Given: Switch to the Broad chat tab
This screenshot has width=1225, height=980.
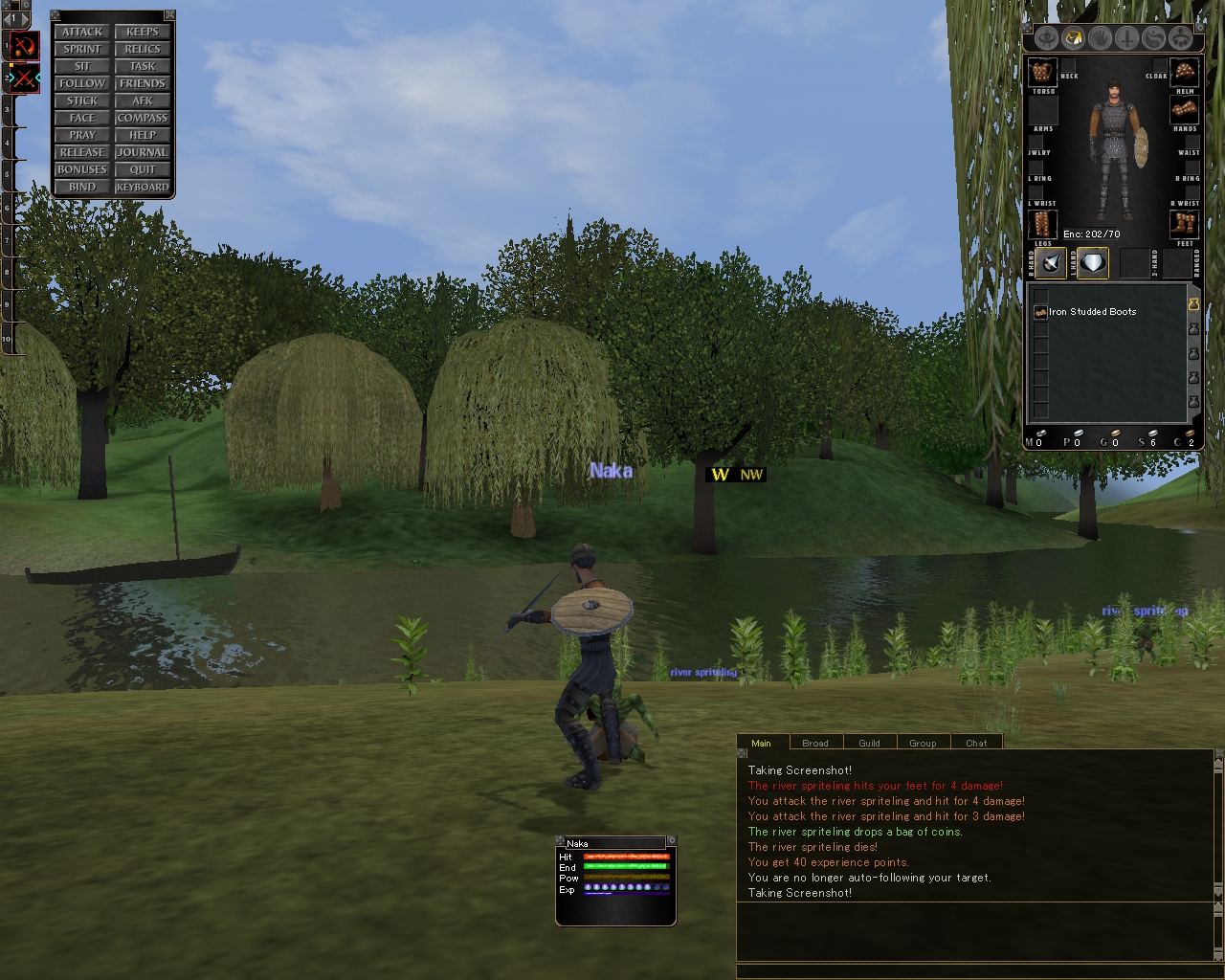Looking at the screenshot, I should point(815,743).
